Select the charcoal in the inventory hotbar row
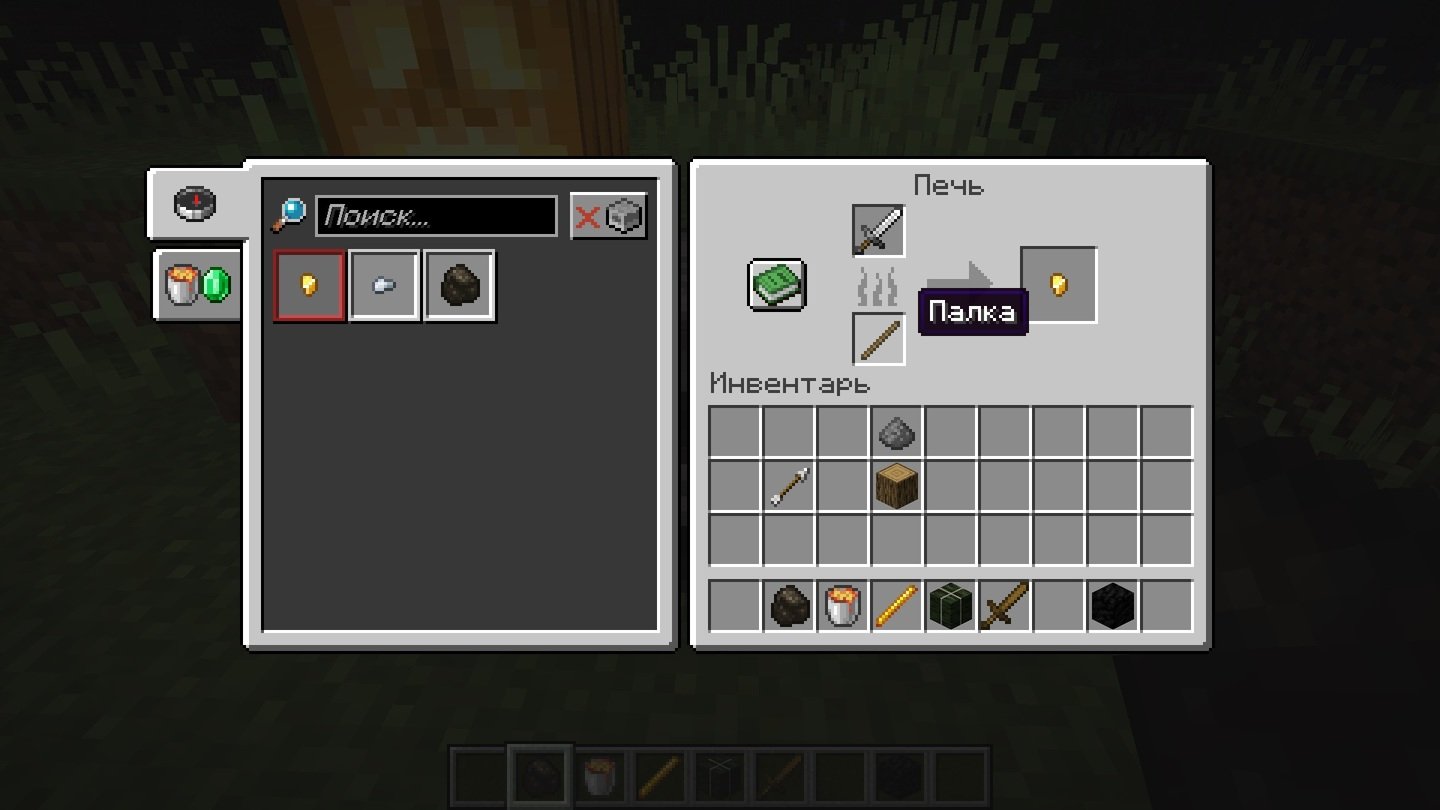 coord(789,606)
